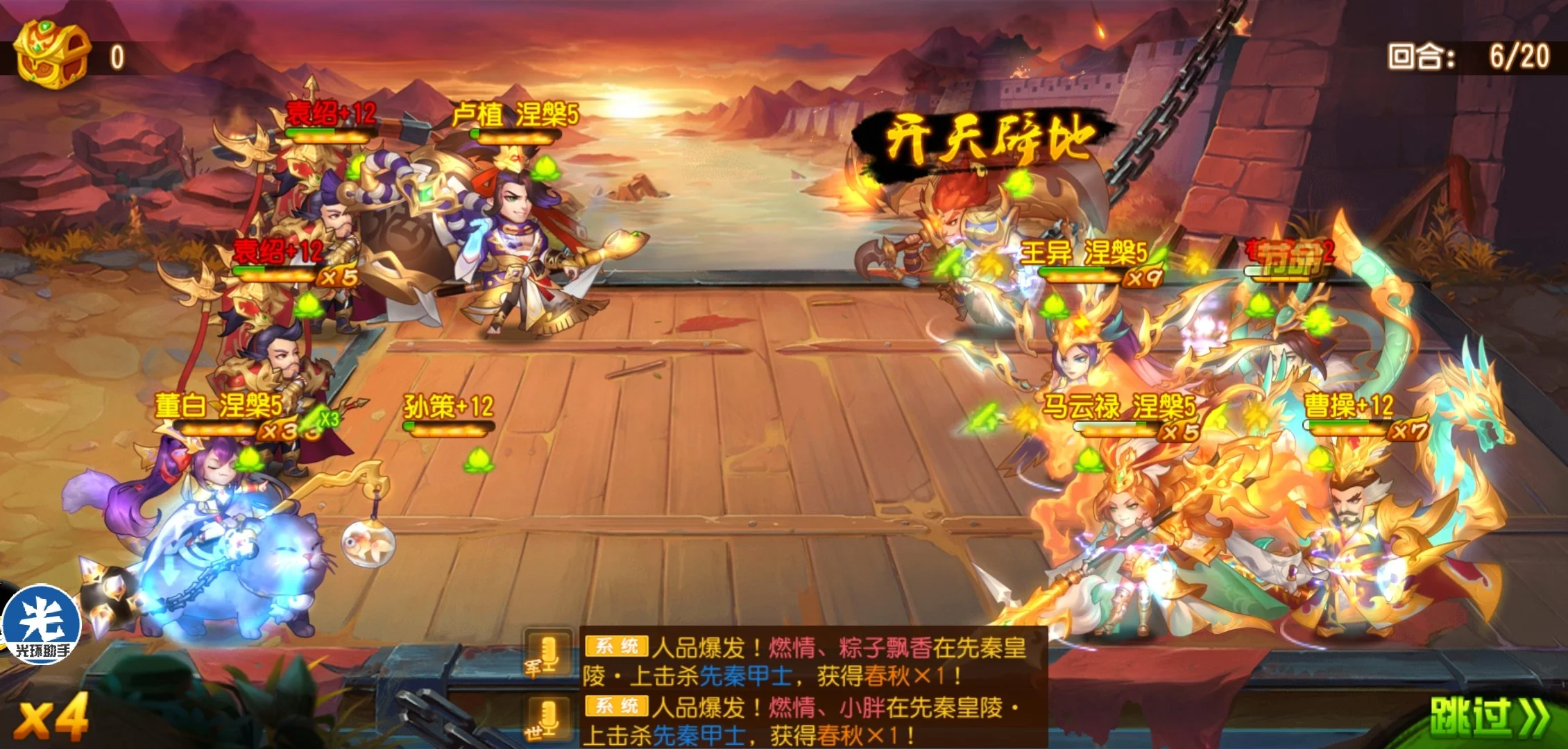
Task: Open the 光环助手 floating overlay
Action: (x=43, y=624)
